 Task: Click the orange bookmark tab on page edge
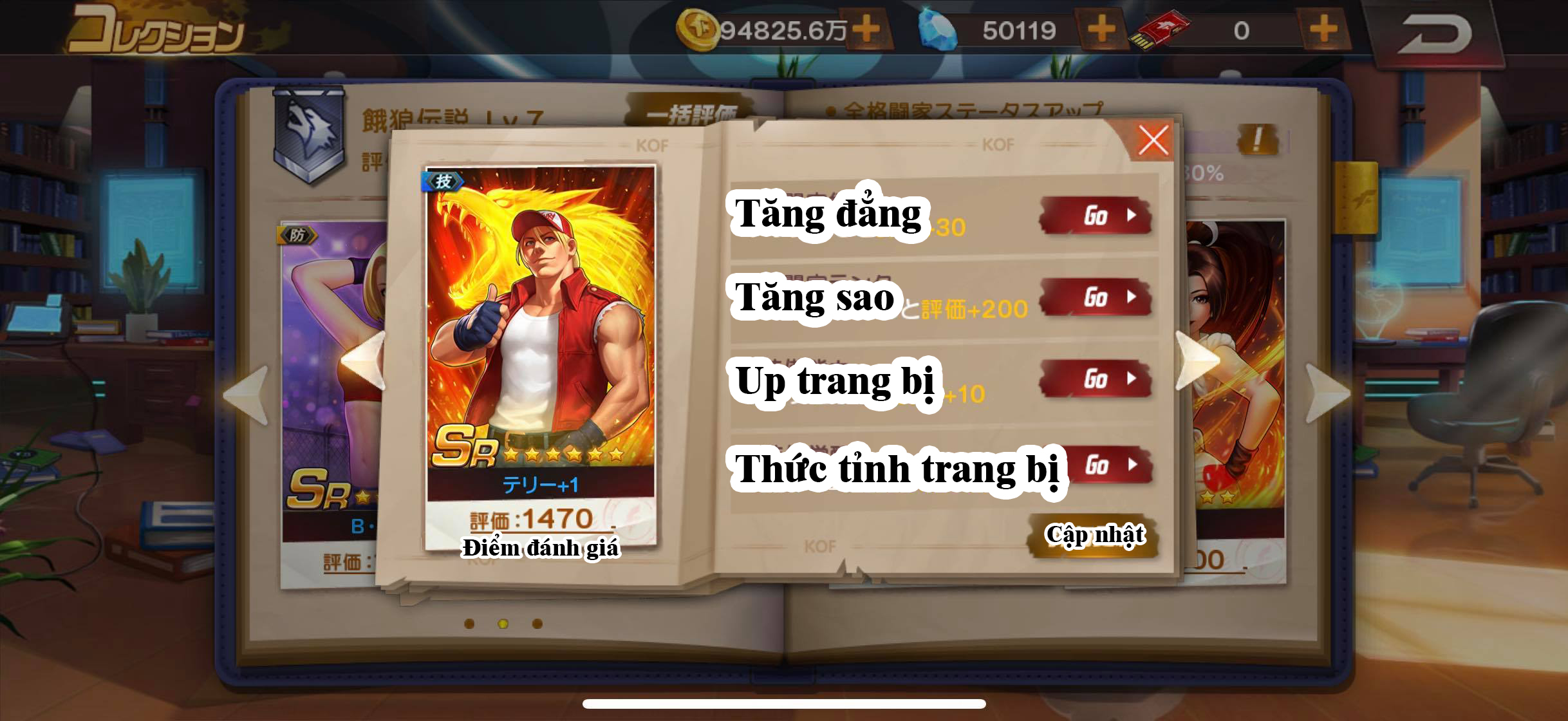pos(1356,198)
